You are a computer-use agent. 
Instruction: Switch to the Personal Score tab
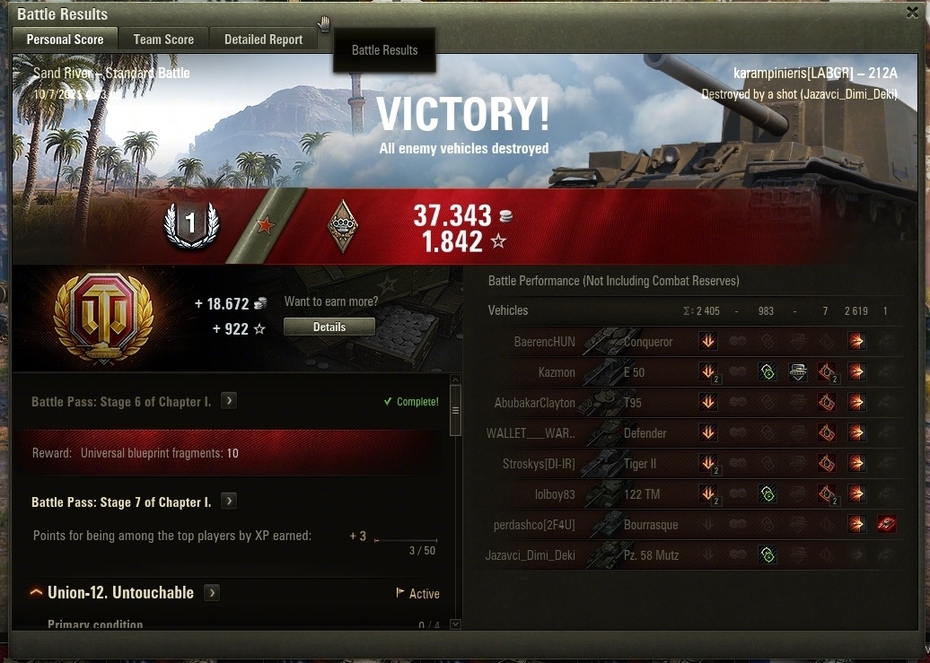point(65,39)
